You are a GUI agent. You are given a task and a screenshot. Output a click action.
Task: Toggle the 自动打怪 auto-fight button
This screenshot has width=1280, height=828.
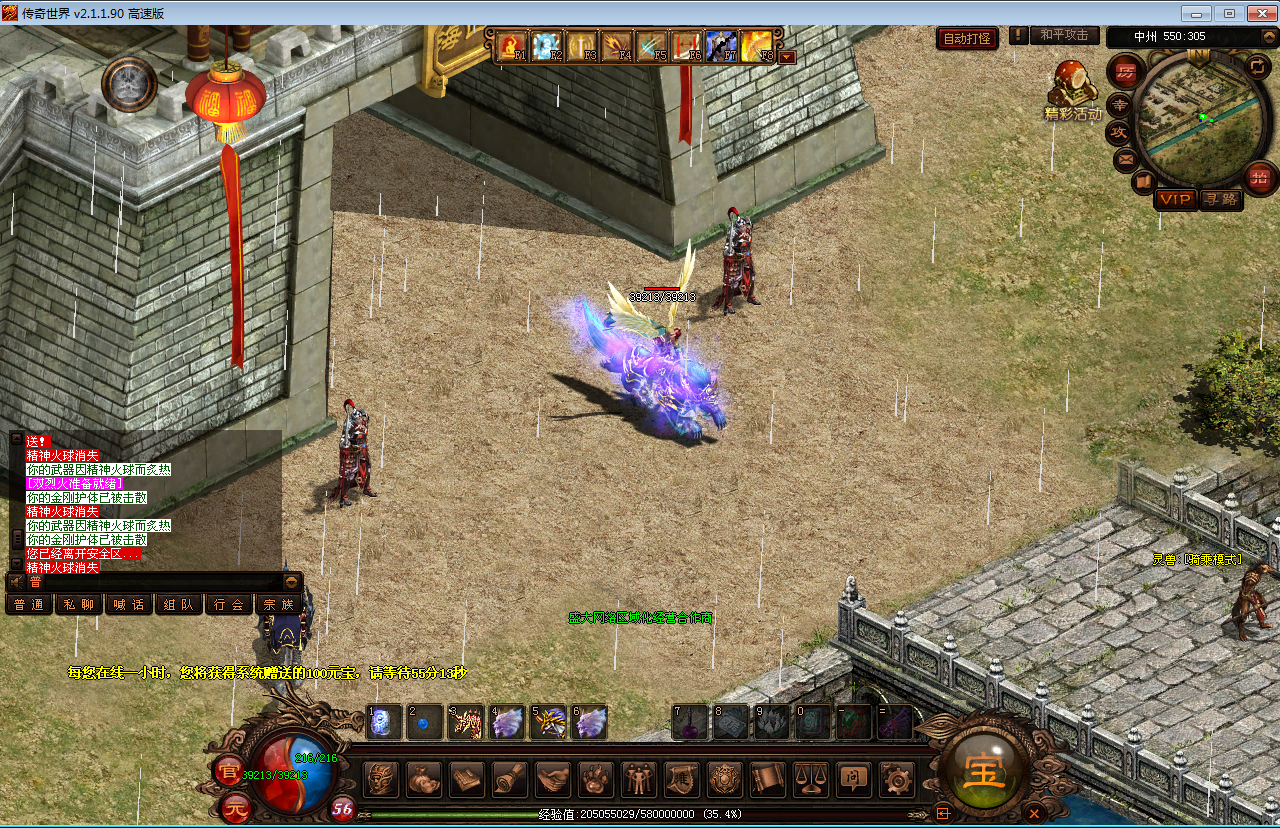967,39
